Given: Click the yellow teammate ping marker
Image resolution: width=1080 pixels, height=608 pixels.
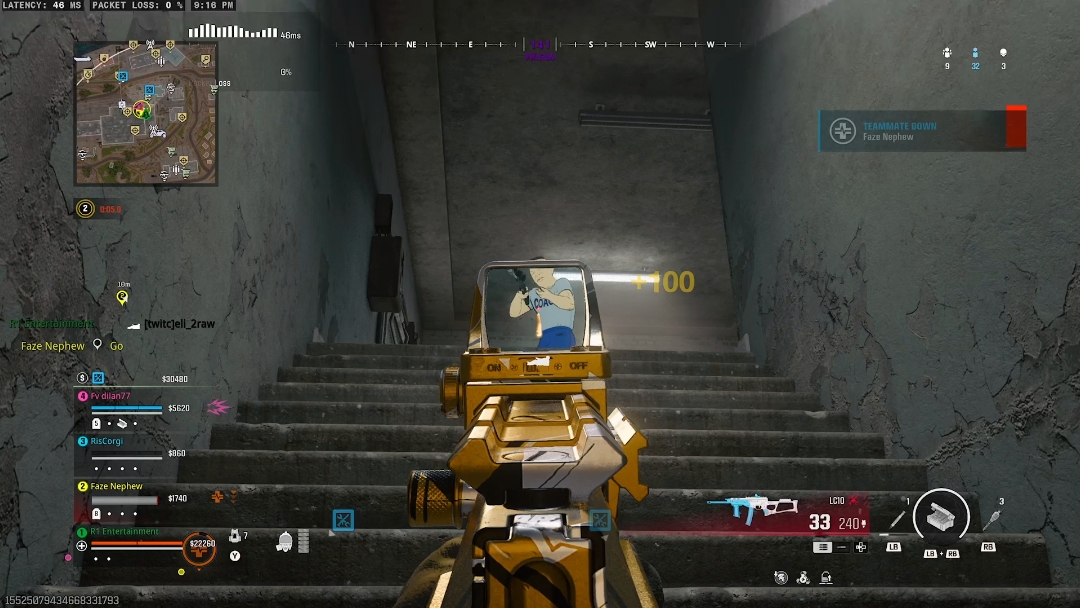Looking at the screenshot, I should click(x=122, y=297).
